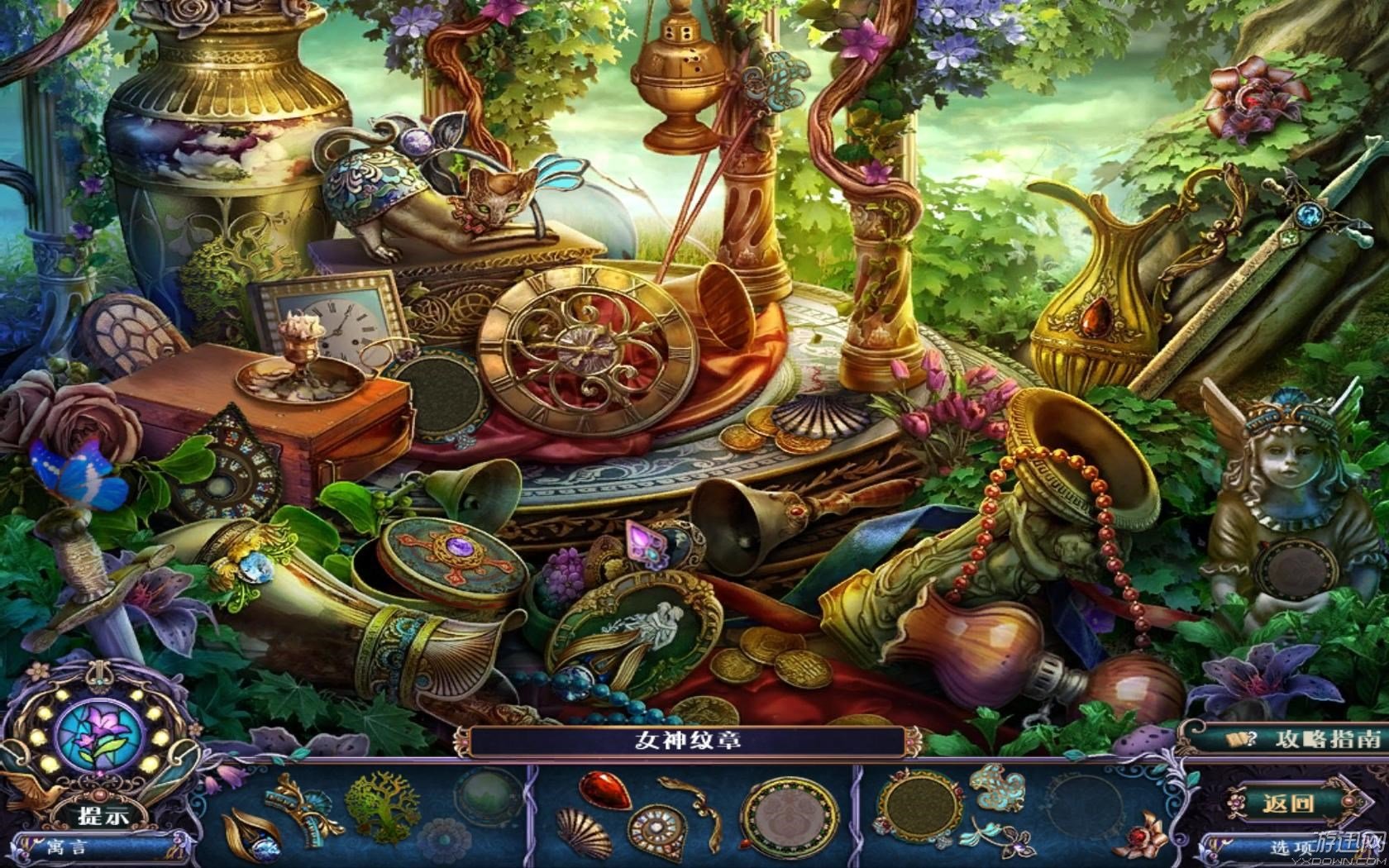
Task: Open the 寓言 fable menu
Action: (68, 847)
